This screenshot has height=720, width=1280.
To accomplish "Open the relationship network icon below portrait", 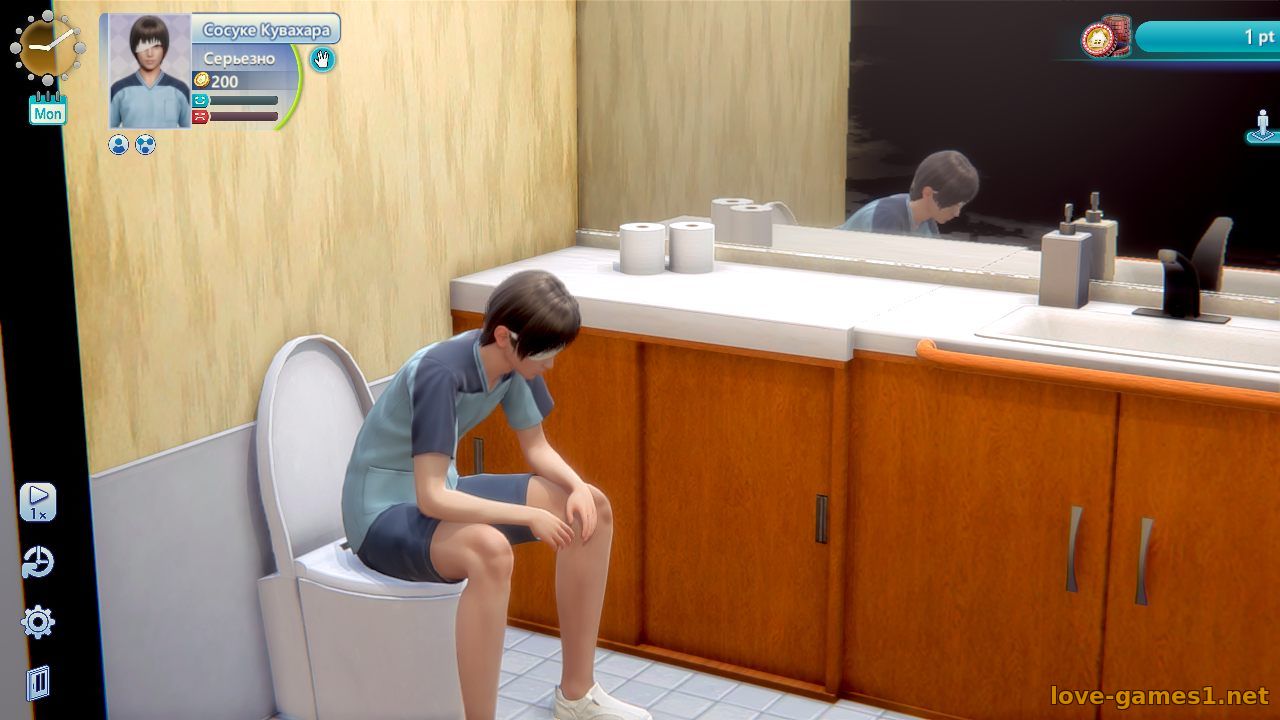I will pos(145,145).
